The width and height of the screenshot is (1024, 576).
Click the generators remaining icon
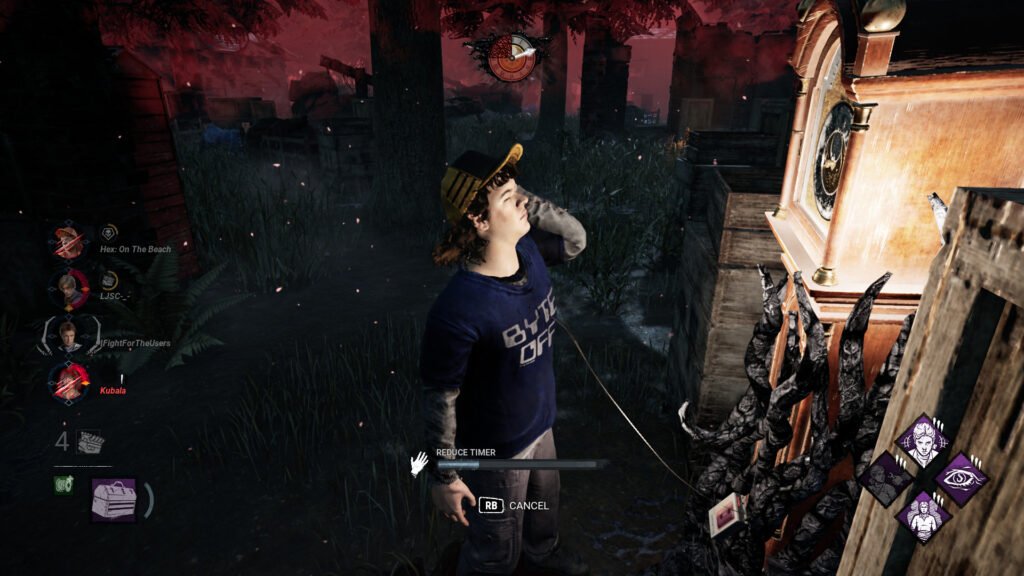(90, 441)
